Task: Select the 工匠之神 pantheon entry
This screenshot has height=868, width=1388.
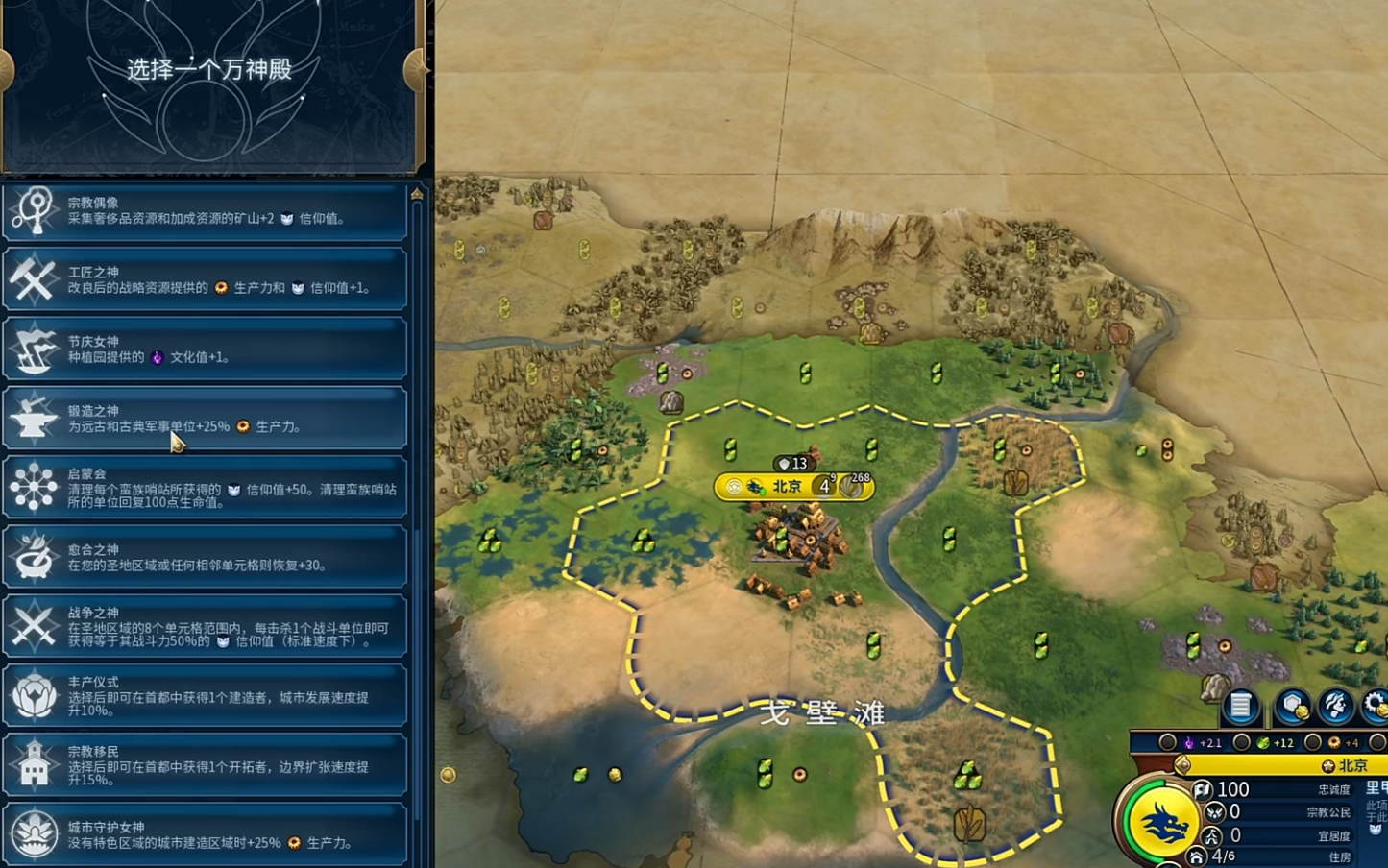Action: (x=206, y=280)
